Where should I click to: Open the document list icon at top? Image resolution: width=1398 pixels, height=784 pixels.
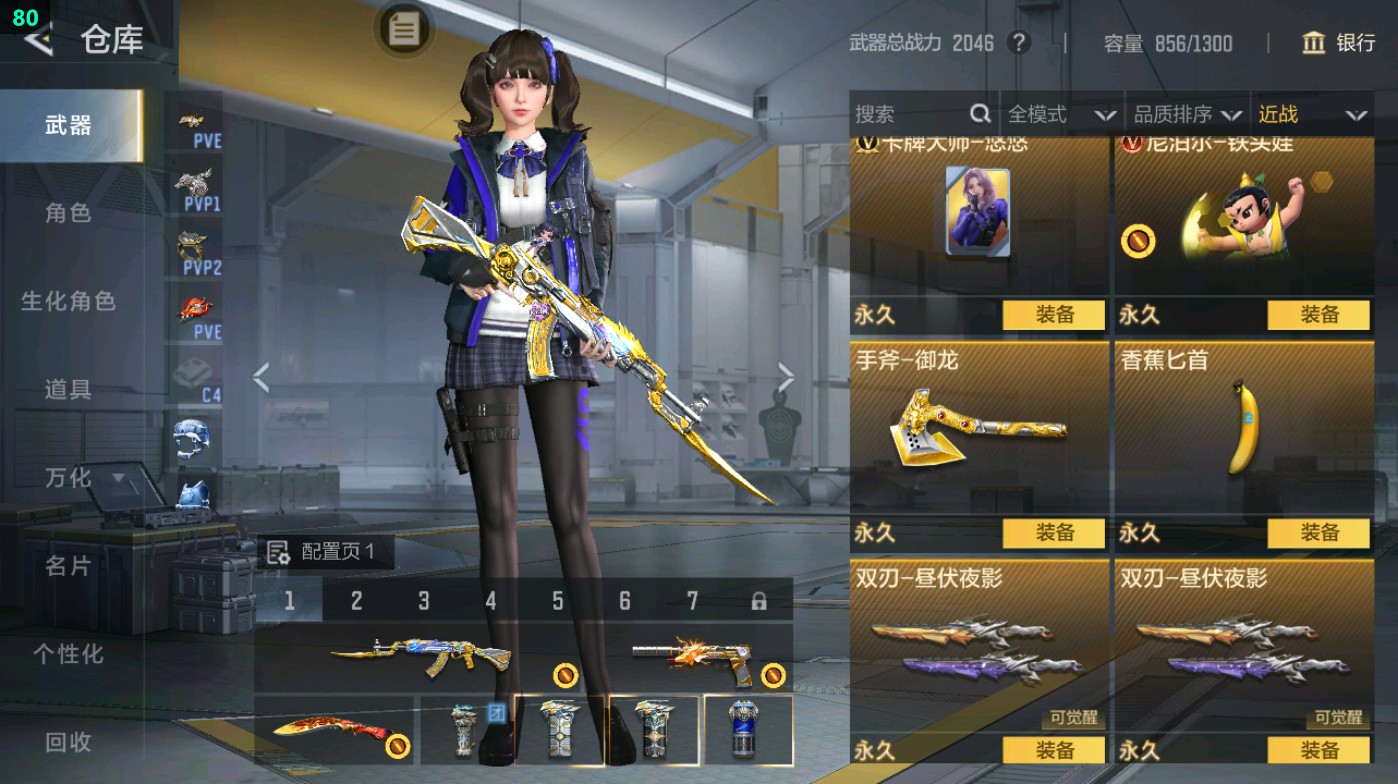(404, 29)
